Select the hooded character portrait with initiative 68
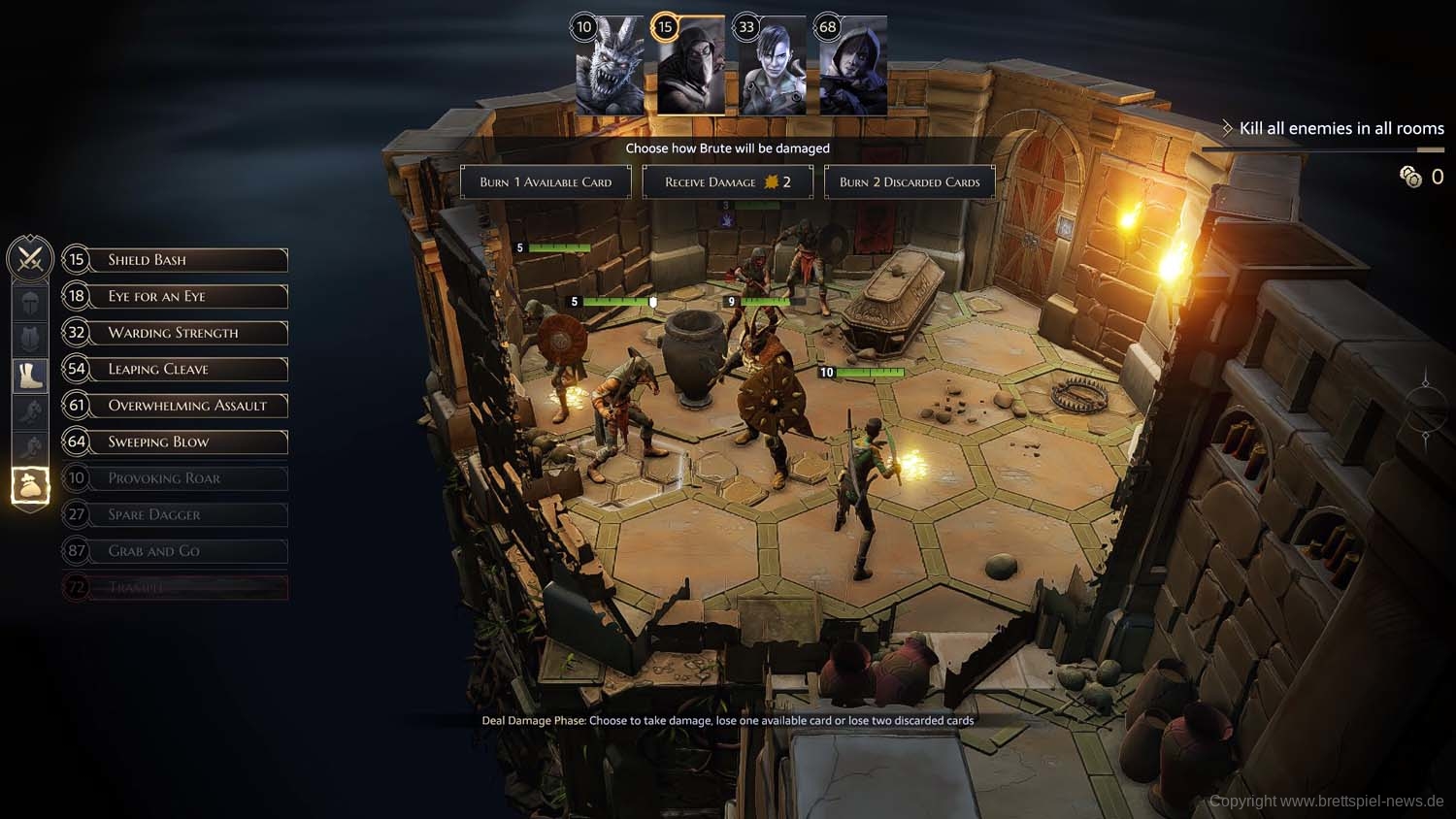The width and height of the screenshot is (1456, 819). point(853,68)
